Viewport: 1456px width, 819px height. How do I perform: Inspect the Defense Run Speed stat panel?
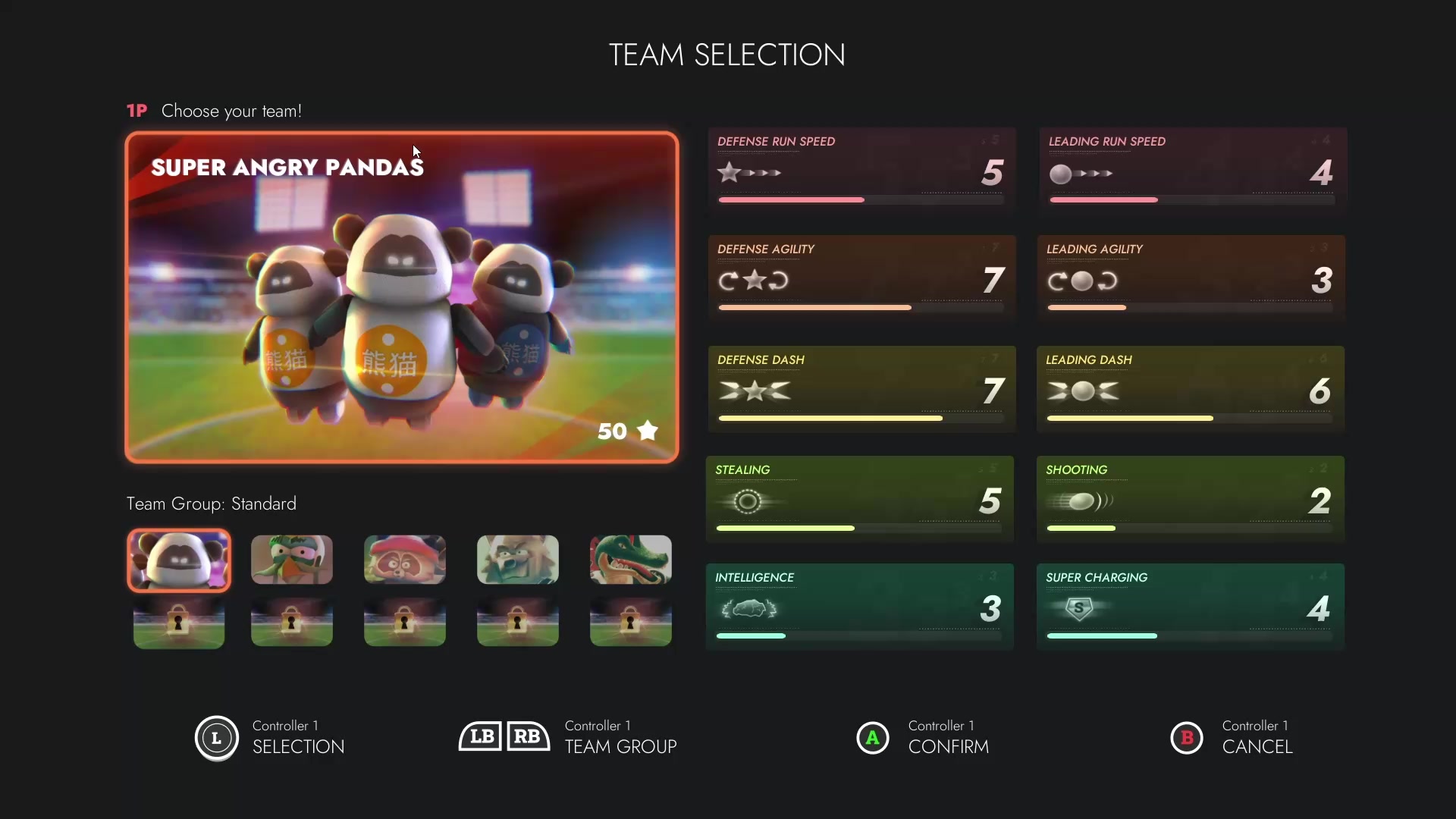point(861,168)
